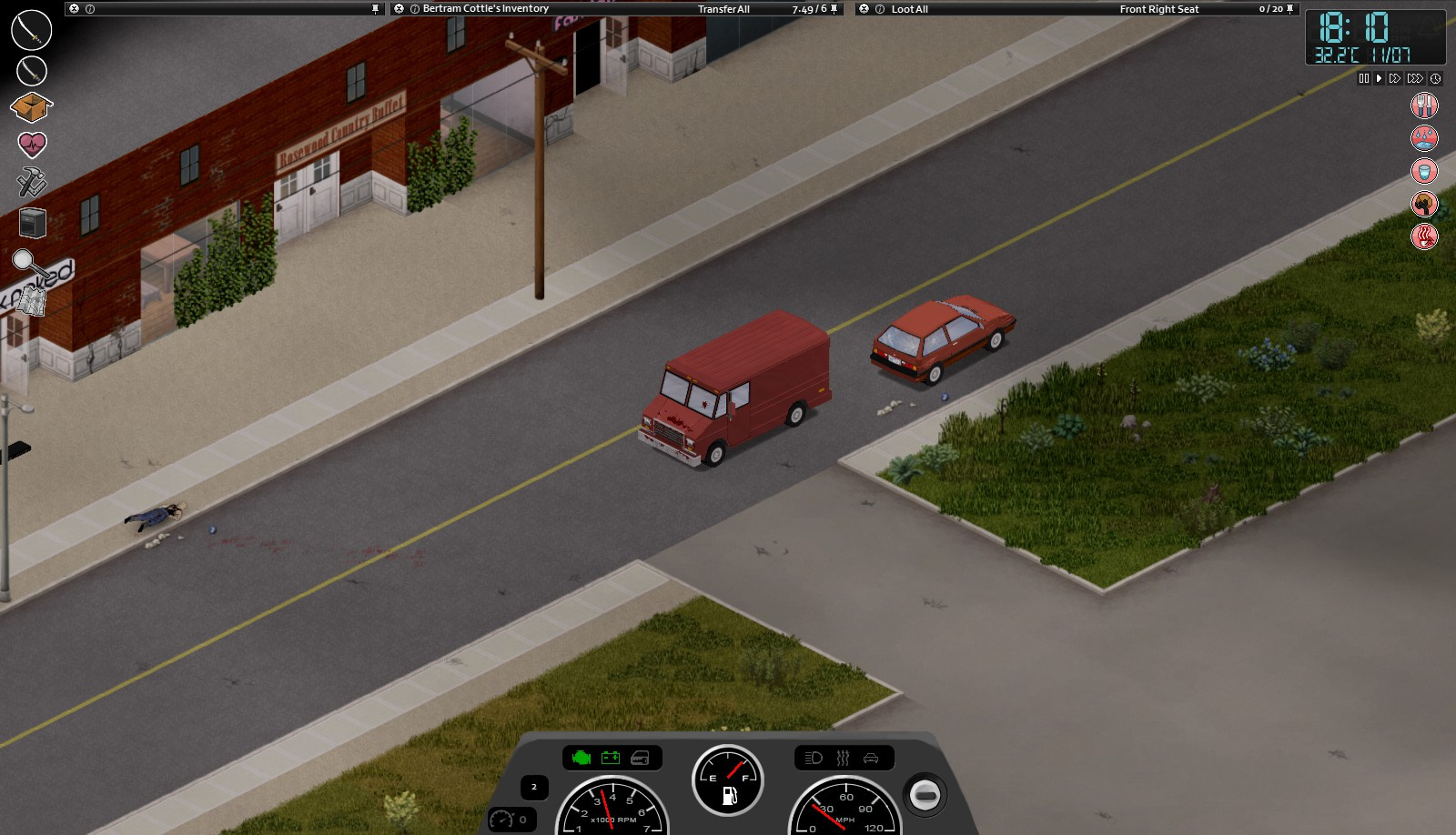
Task: Expand the clock options via the clock icon
Action: tap(1435, 78)
